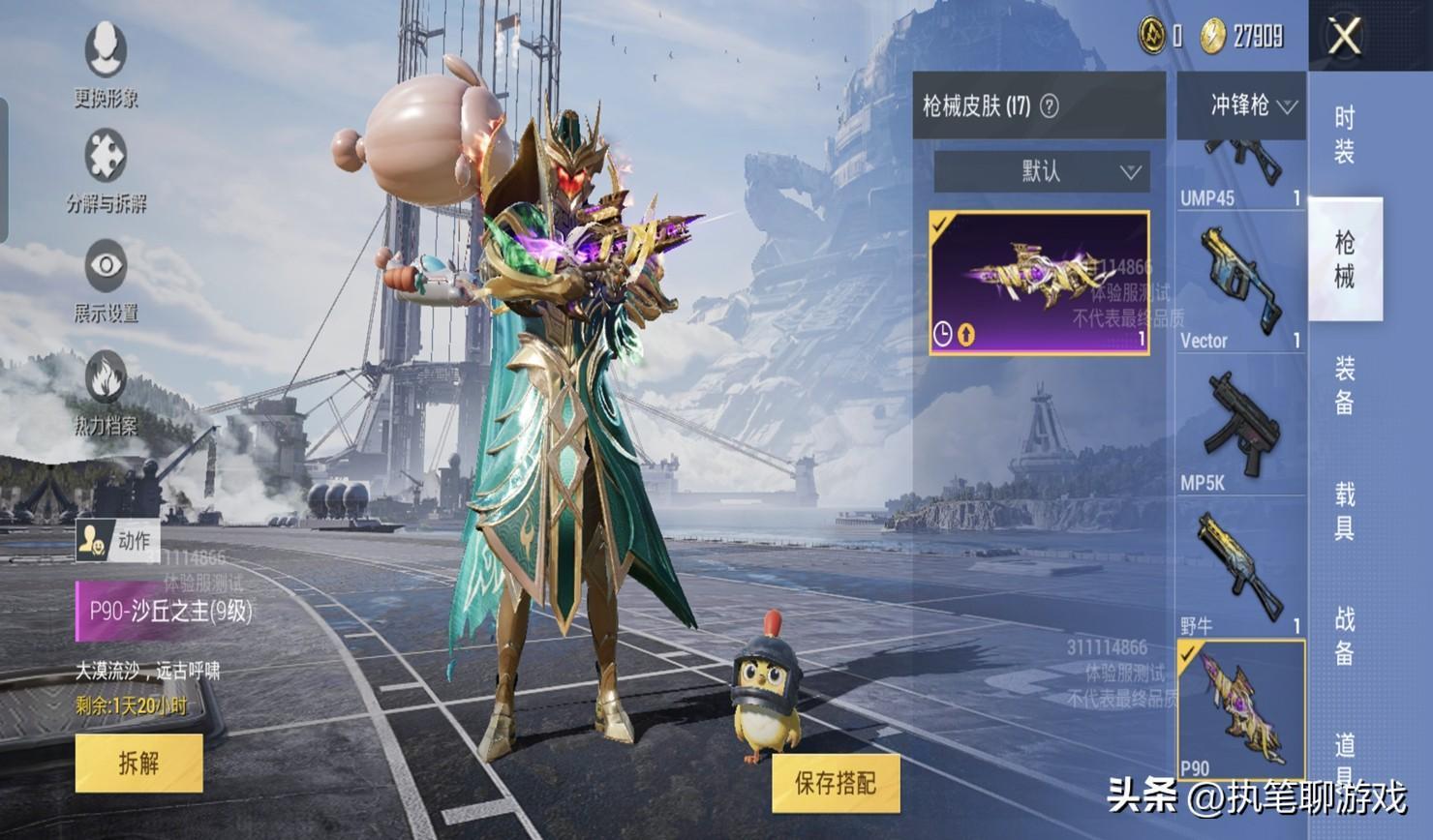Expand the 默认 sort dropdown
The width and height of the screenshot is (1433, 840).
[1041, 171]
